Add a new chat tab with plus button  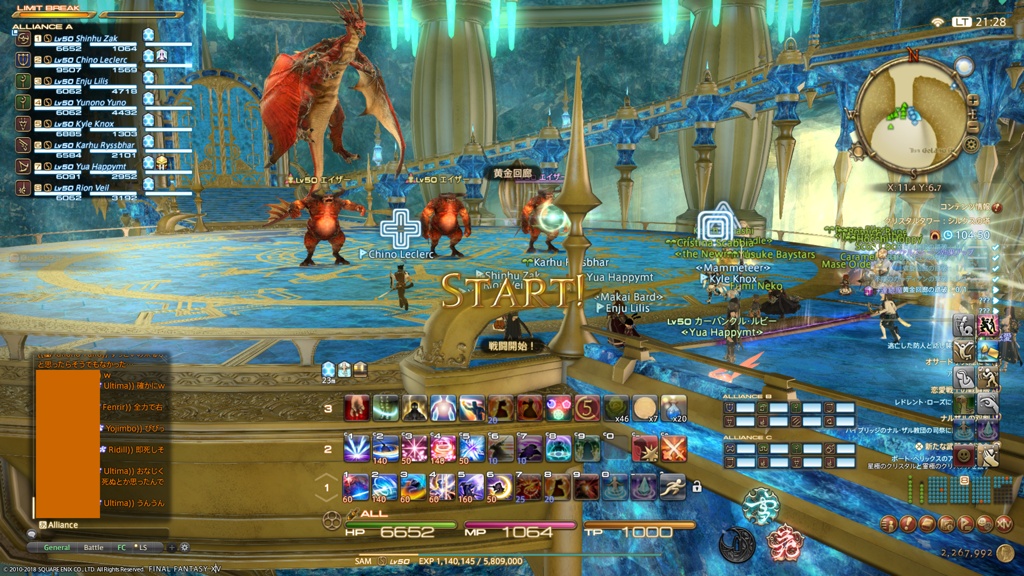(171, 548)
